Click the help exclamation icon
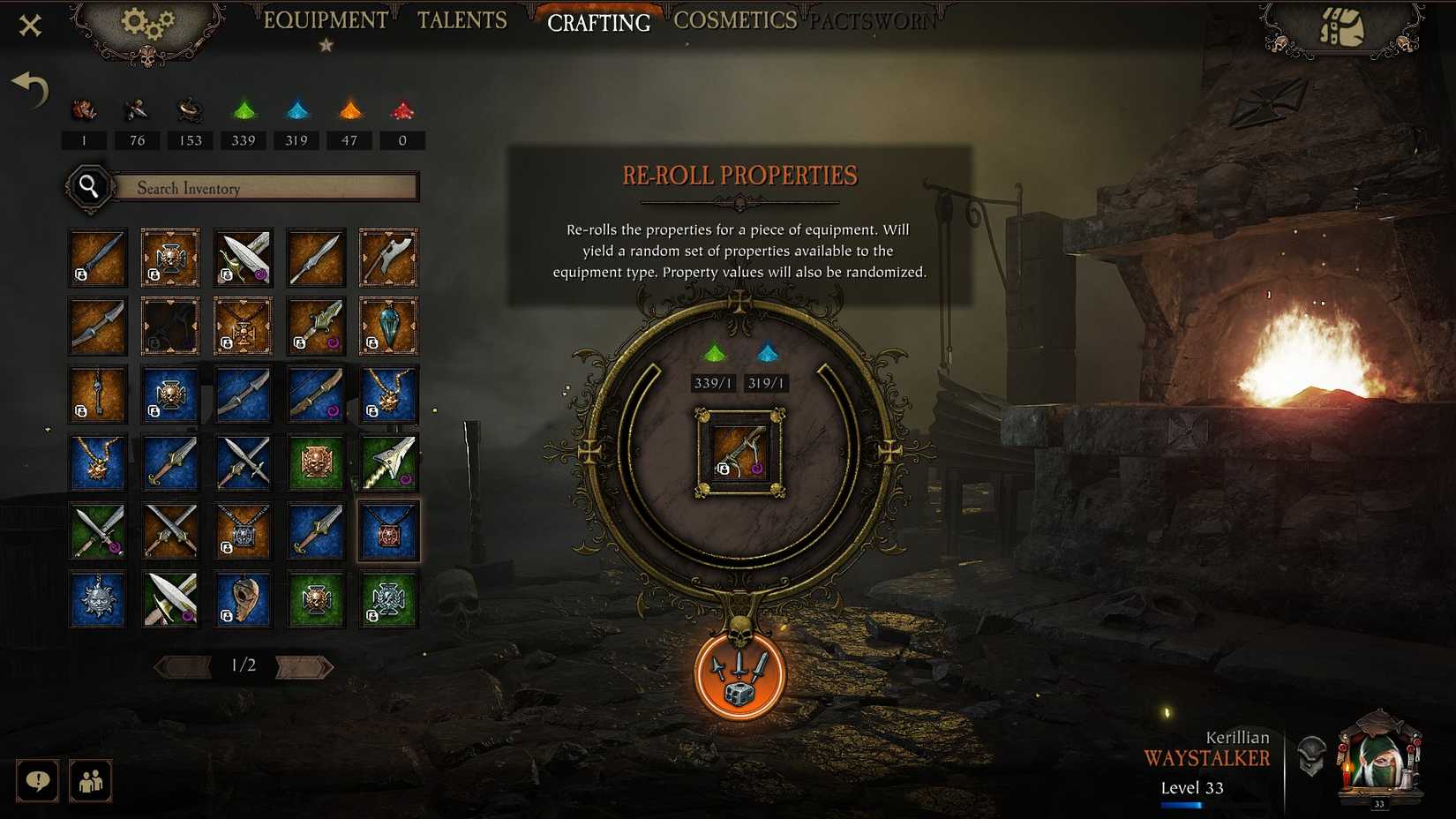The image size is (1456, 819). (37, 782)
